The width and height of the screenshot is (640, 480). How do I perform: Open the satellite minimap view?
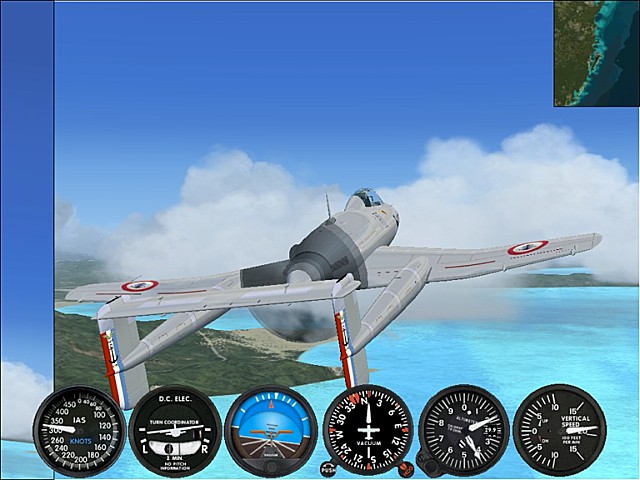click(596, 53)
